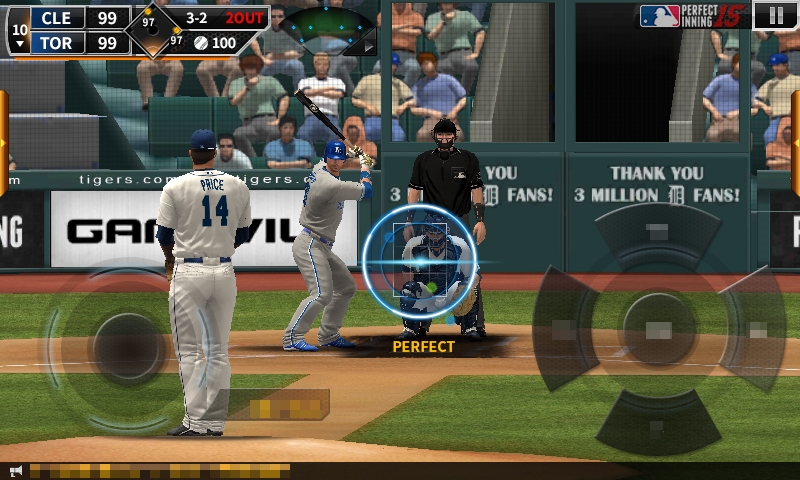This screenshot has width=800, height=480.
Task: Tap the right segment of the pitch pad
Action: click(x=756, y=328)
